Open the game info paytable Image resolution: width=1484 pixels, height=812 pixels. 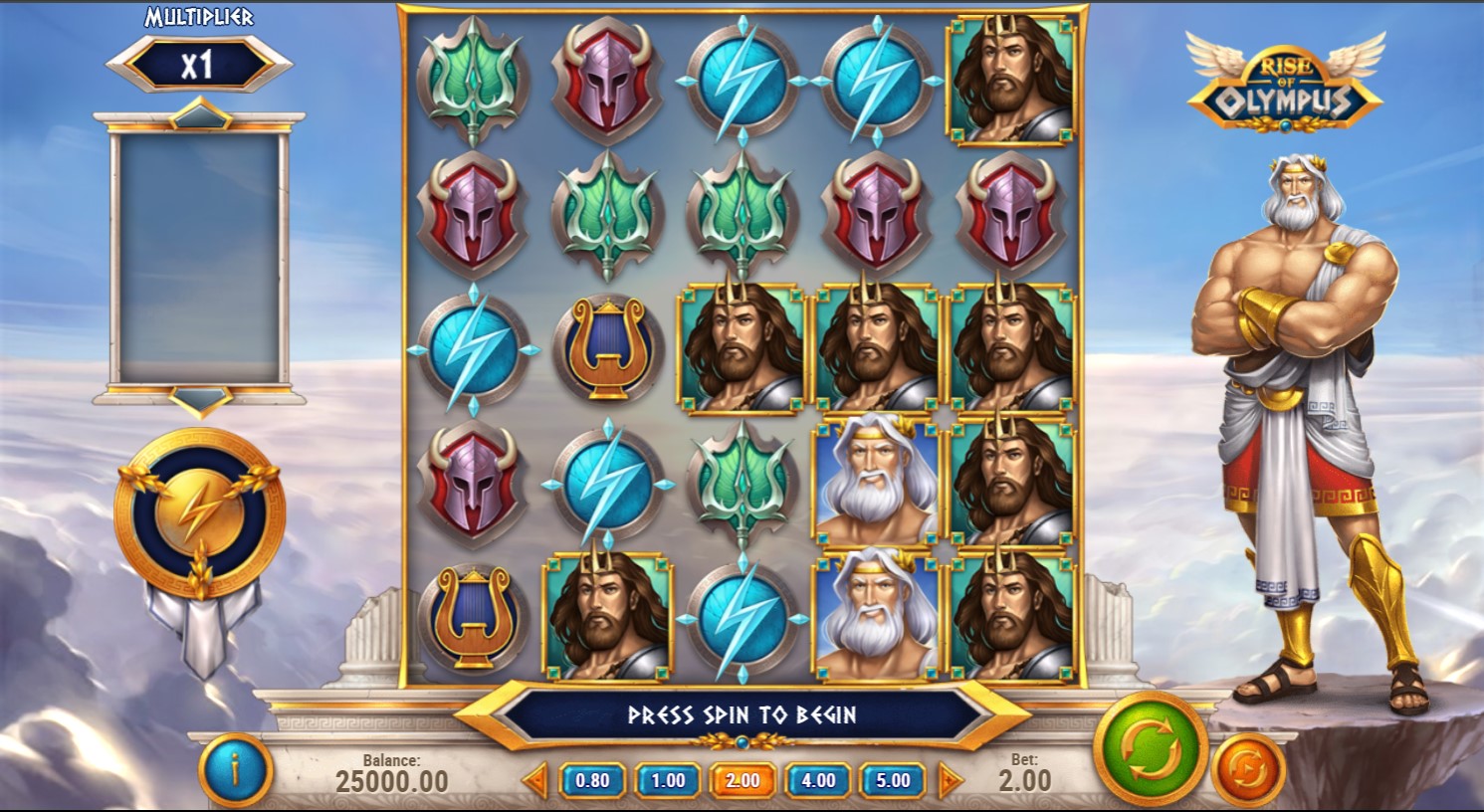click(x=235, y=770)
